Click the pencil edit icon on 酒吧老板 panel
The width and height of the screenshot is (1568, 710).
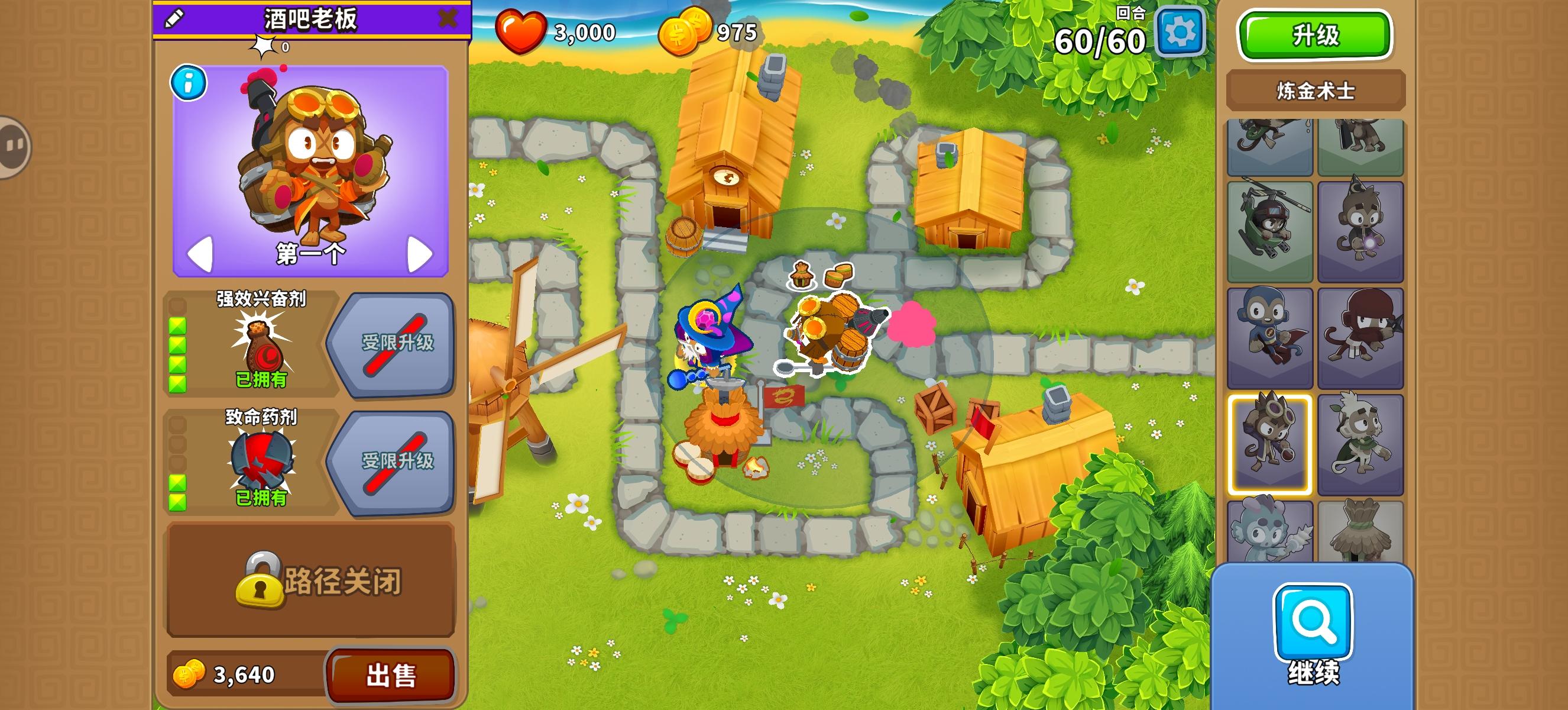173,19
